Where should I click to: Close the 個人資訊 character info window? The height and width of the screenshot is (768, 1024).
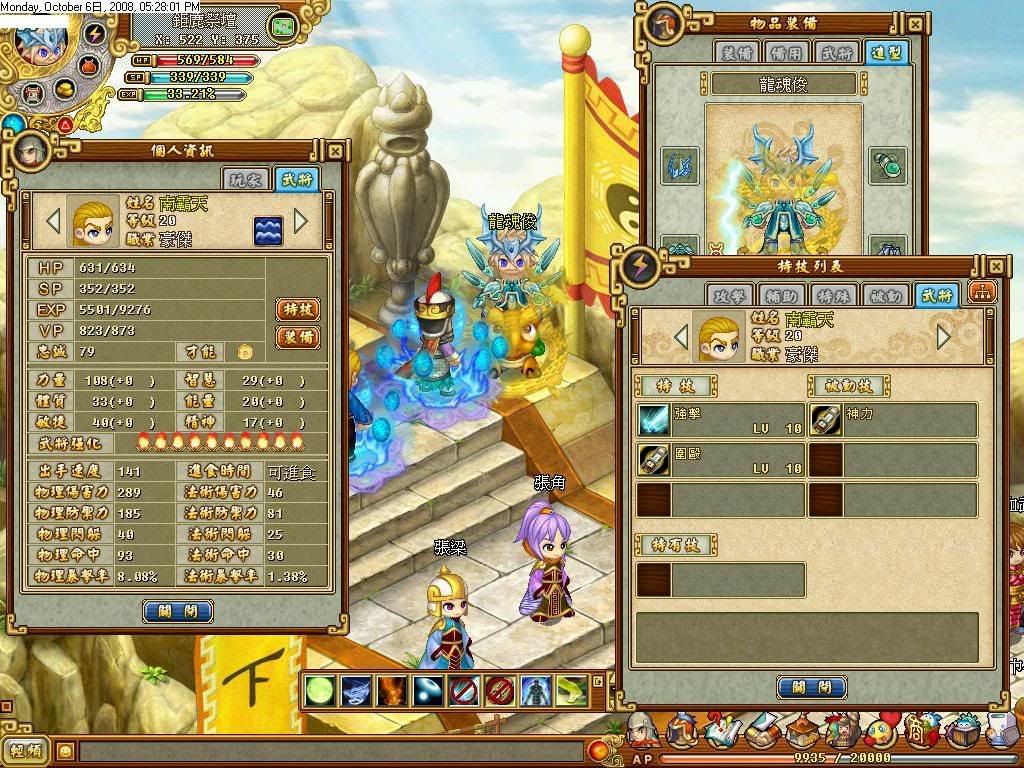[x=336, y=151]
